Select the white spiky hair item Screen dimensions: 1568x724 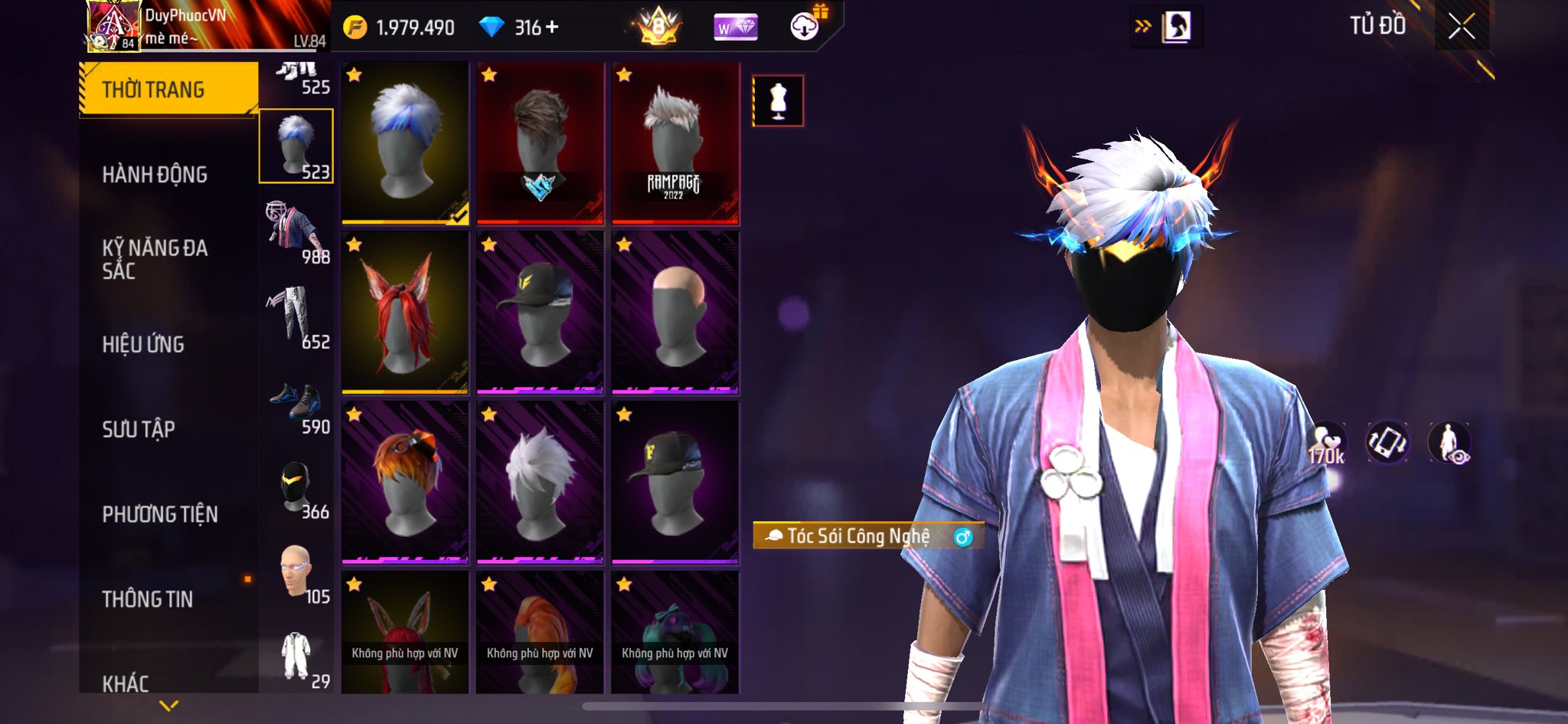click(x=539, y=483)
